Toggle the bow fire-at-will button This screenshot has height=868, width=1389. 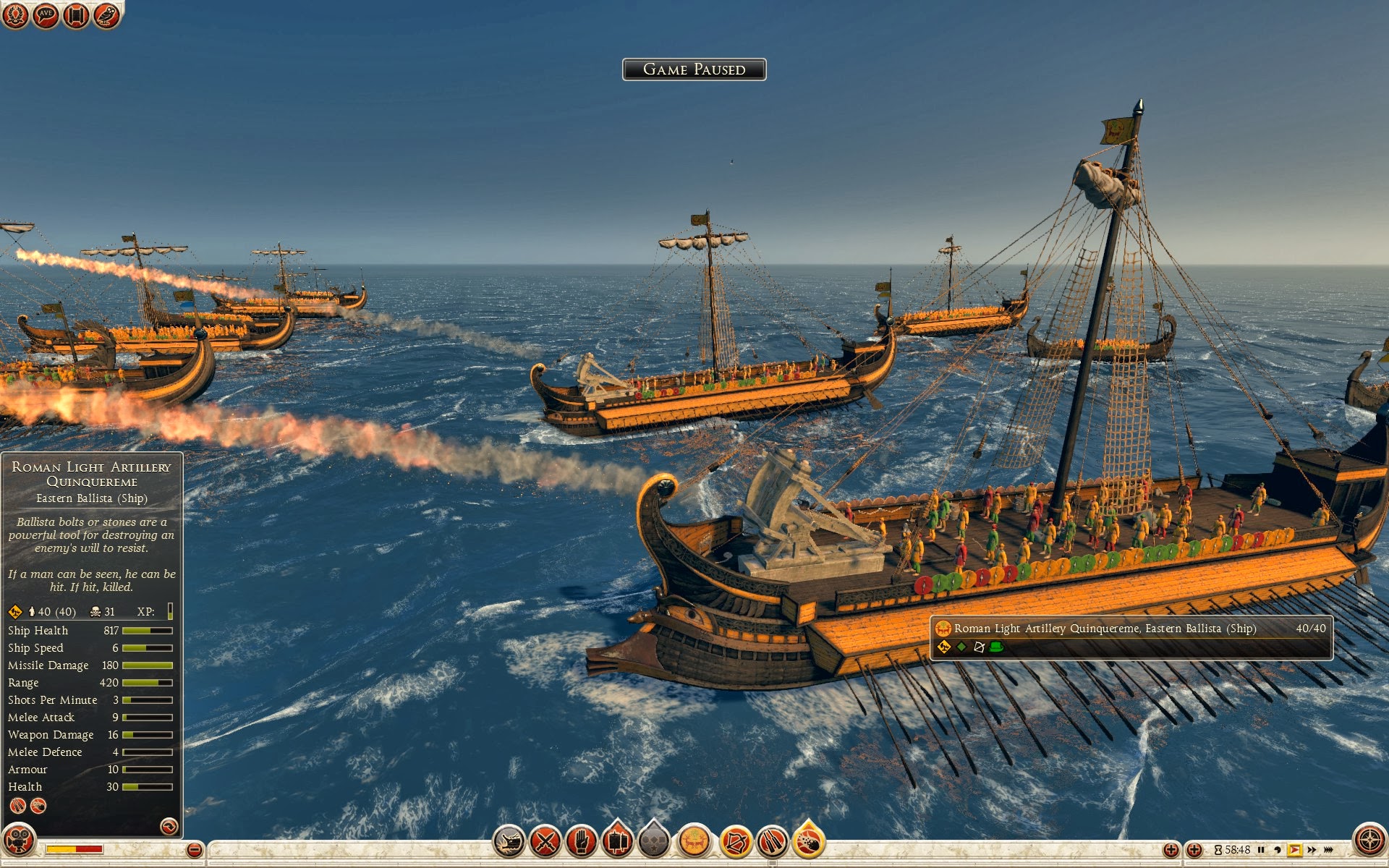pos(736,842)
